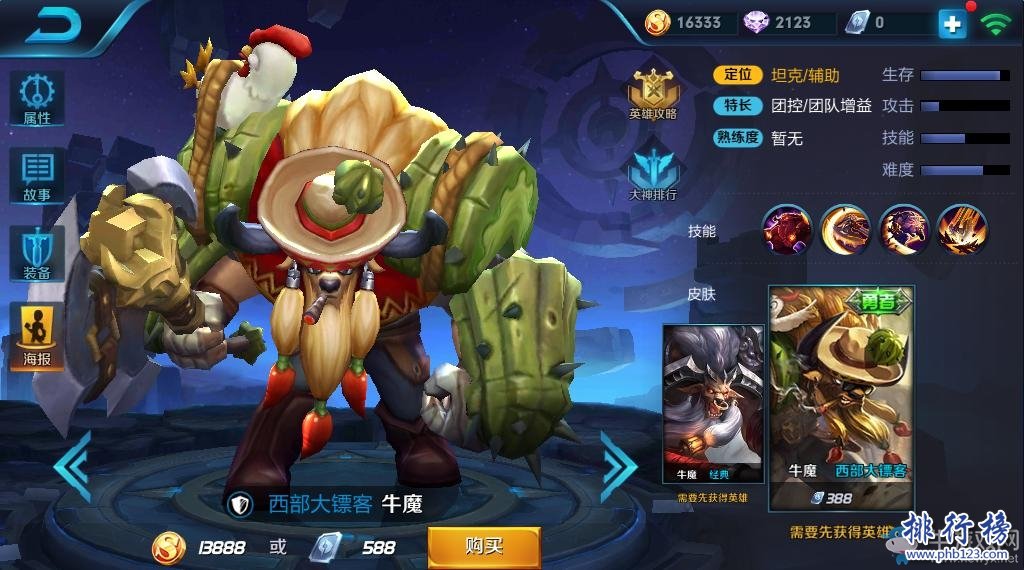Show the first red skill icon
The image size is (1024, 570).
pyautogui.click(x=788, y=230)
